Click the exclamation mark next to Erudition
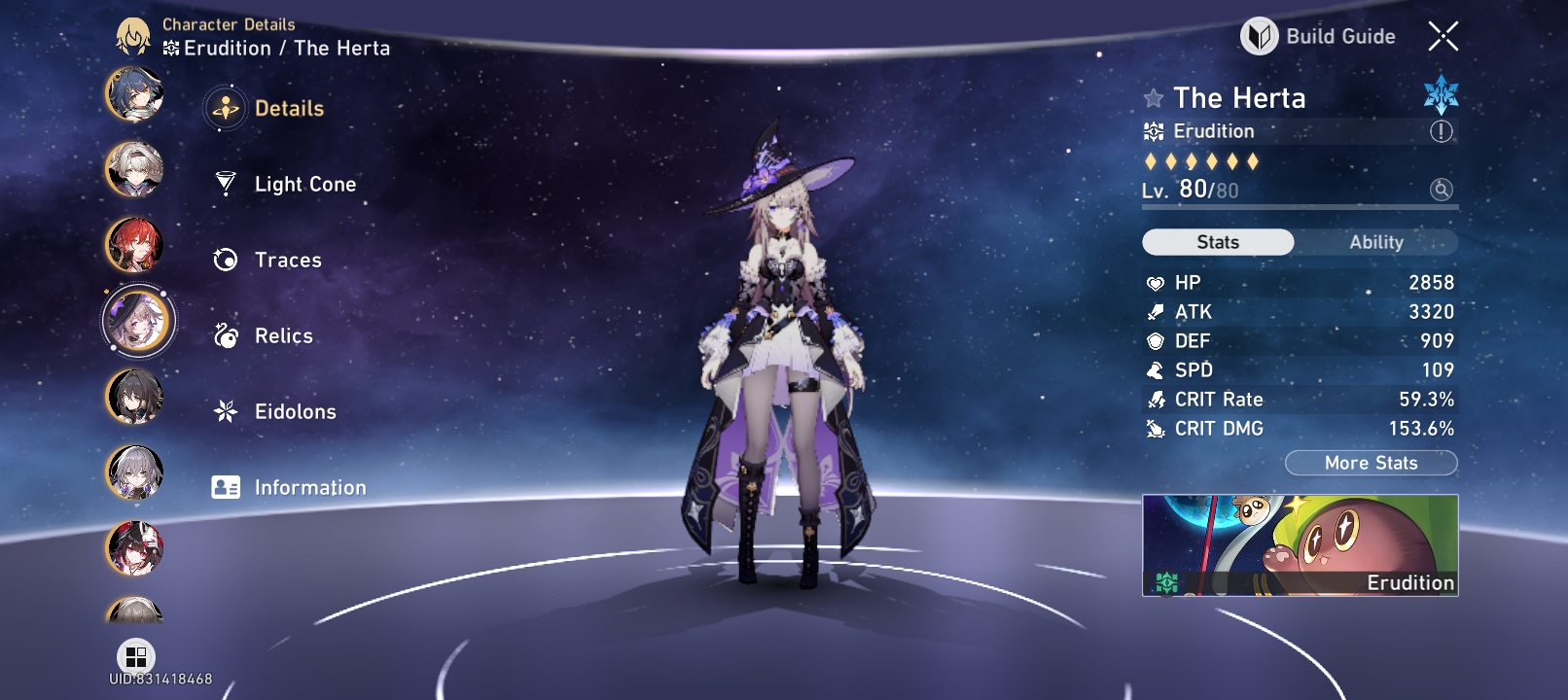This screenshot has width=1568, height=700. click(1441, 130)
